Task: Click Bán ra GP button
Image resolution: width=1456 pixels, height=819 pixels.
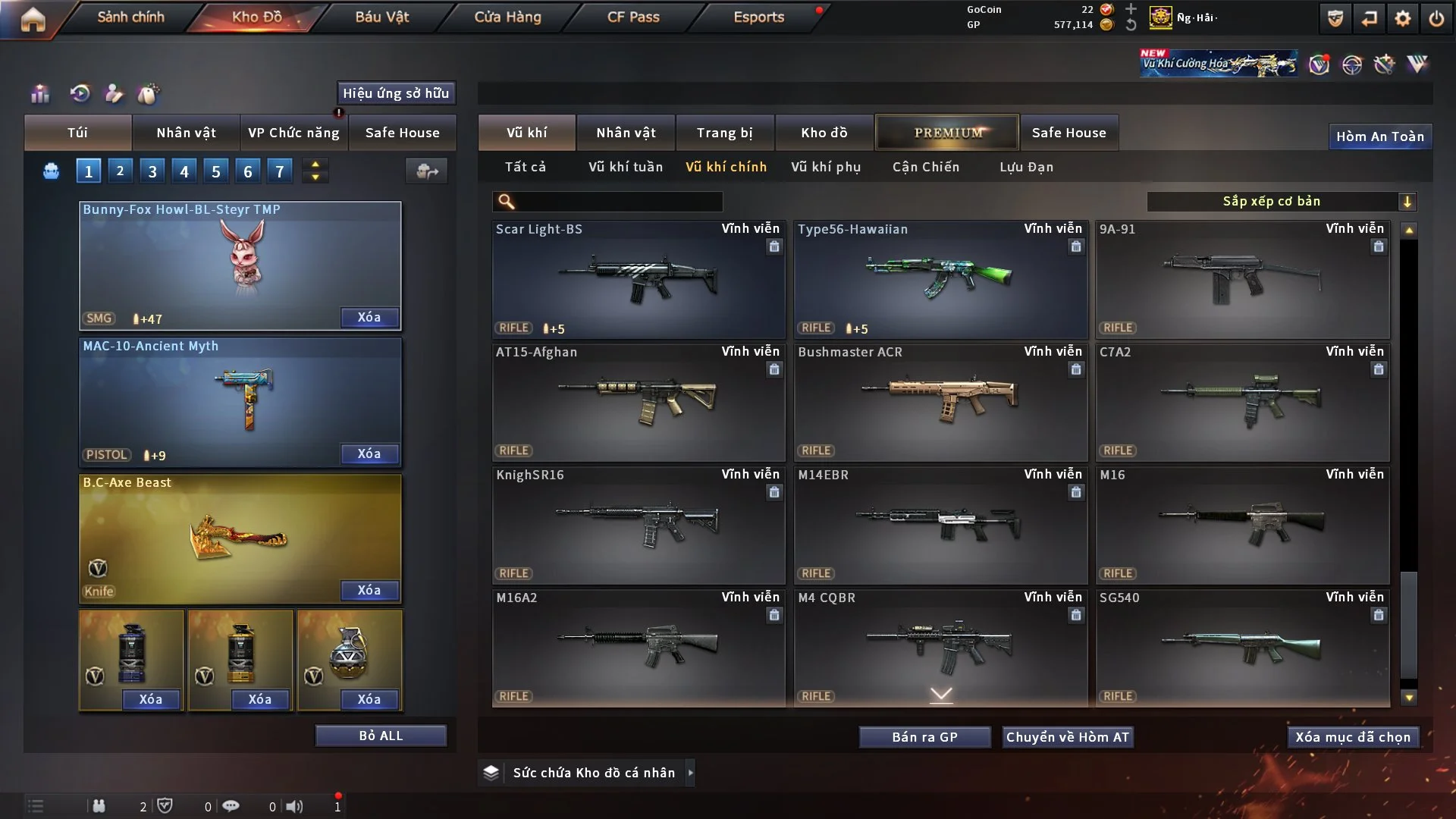Action: coord(924,737)
